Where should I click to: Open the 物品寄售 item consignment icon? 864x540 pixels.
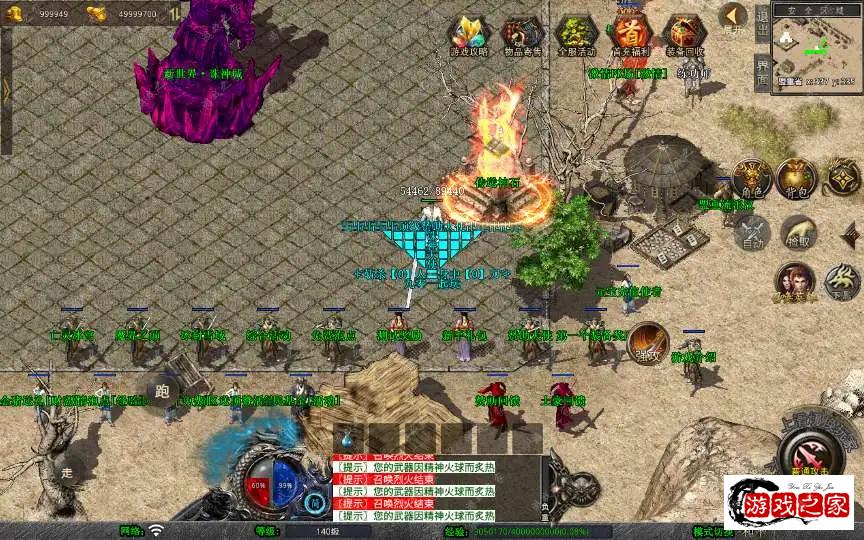[521, 35]
